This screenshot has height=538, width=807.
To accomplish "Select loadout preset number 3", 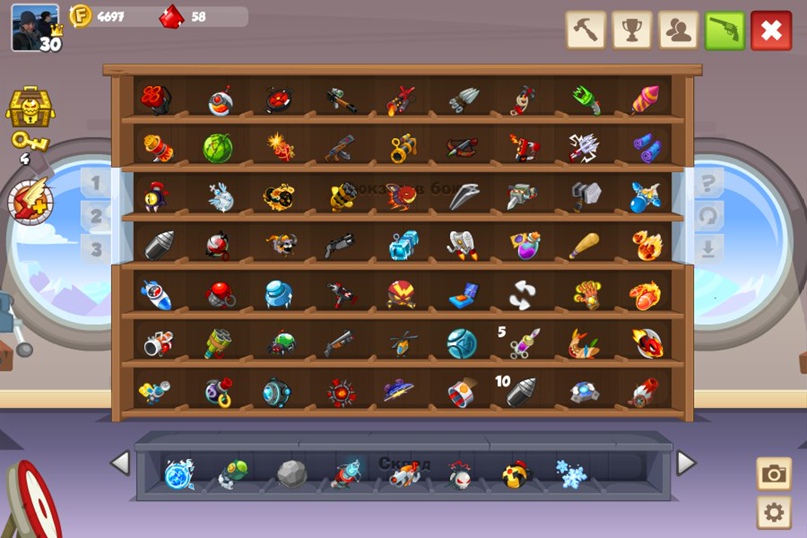I will click(96, 248).
